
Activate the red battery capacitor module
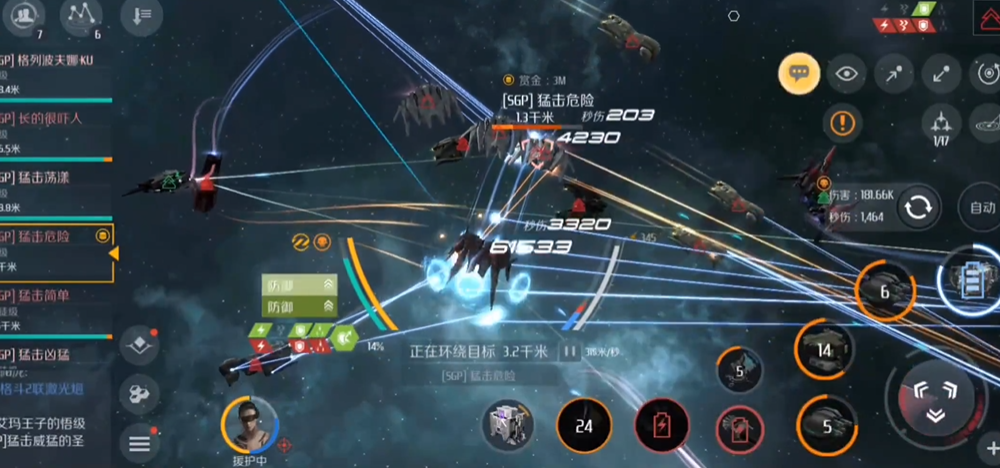coord(661,425)
